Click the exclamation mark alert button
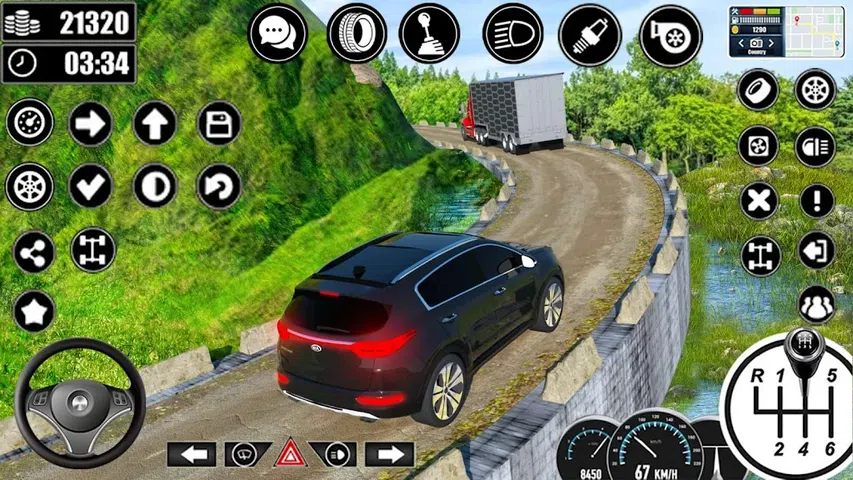This screenshot has width=853, height=480. tap(816, 201)
